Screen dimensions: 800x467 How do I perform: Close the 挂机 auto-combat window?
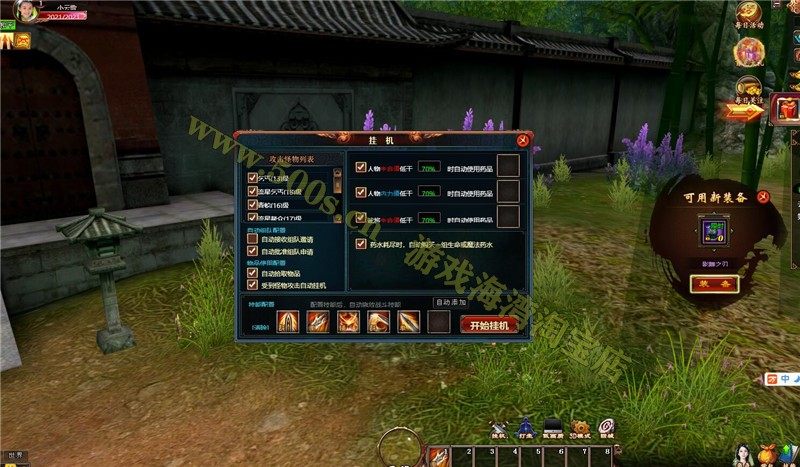click(x=524, y=141)
